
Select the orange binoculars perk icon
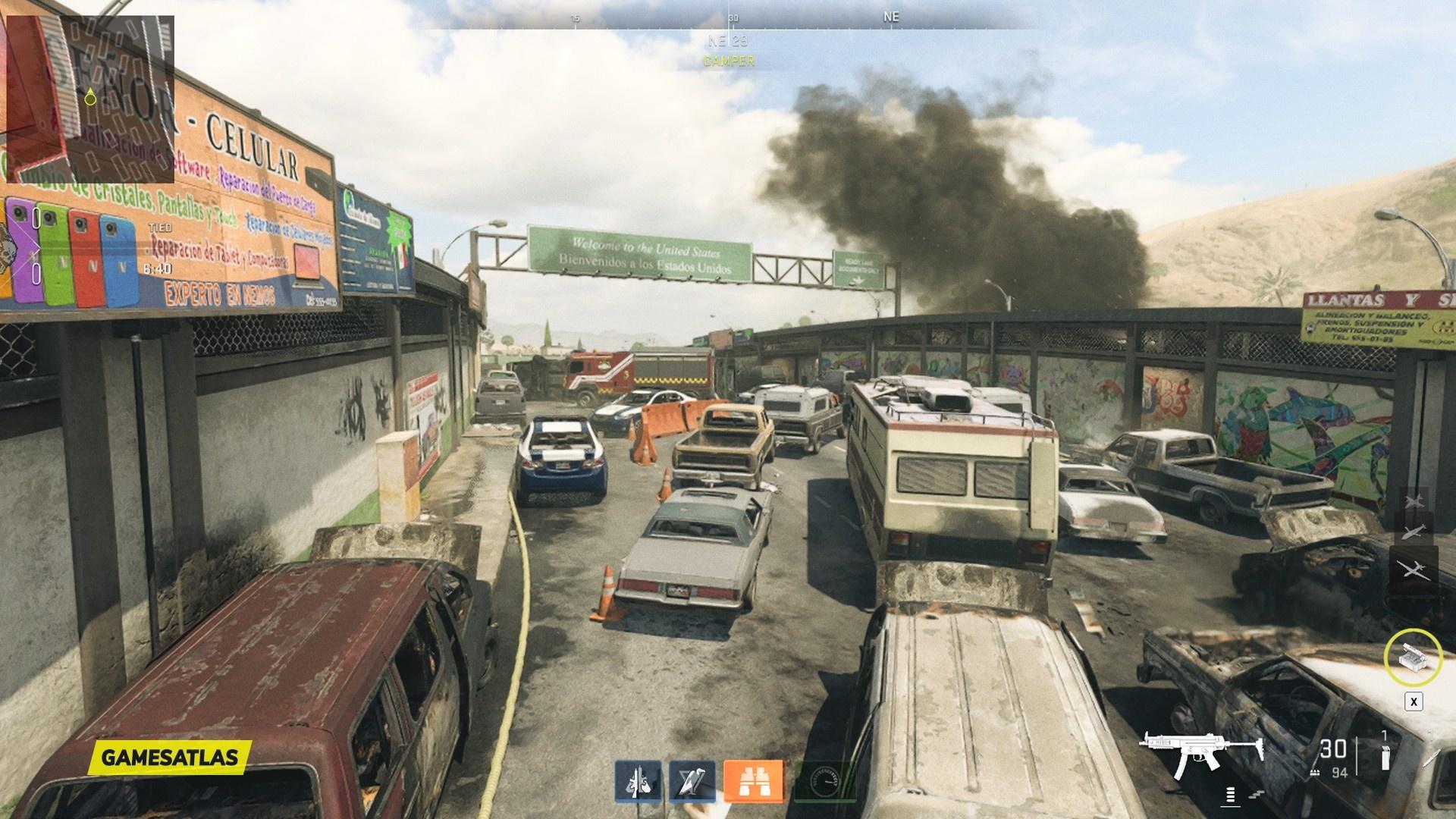pos(753,780)
